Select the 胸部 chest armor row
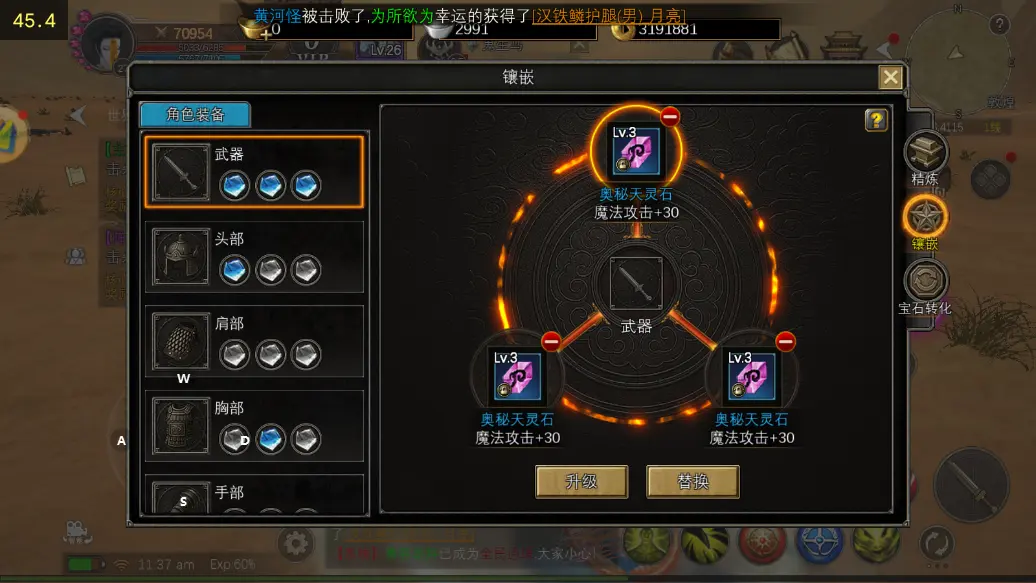This screenshot has width=1036, height=583. tap(254, 425)
